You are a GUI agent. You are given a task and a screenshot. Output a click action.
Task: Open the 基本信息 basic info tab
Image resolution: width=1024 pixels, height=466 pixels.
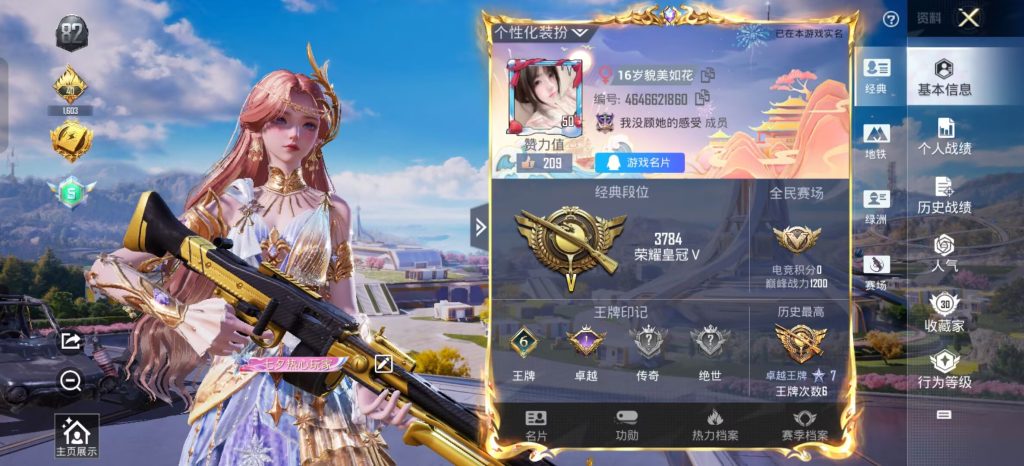tap(944, 78)
